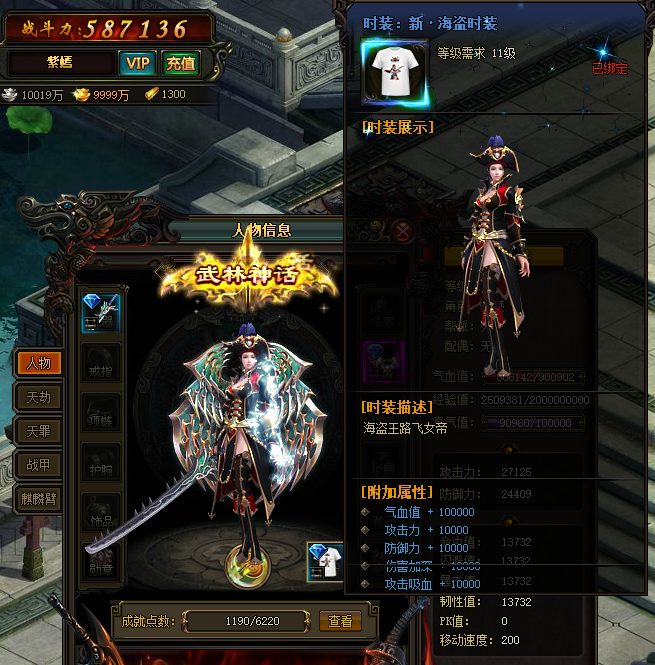
Task: Switch to the 战甲 armor tab
Action: pyautogui.click(x=38, y=465)
